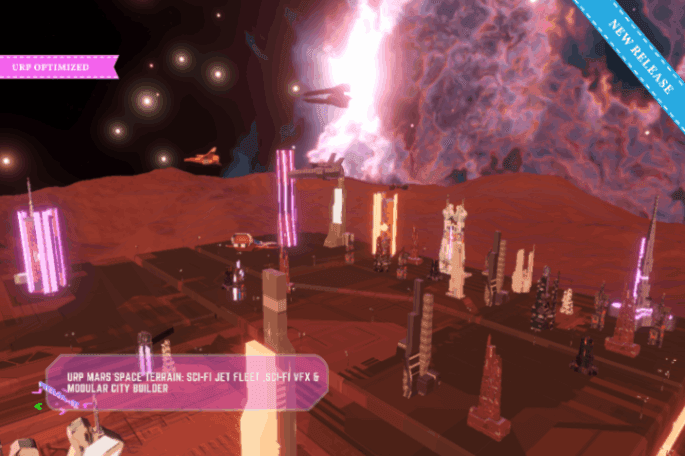Viewport: 685px width, 456px height.
Task: Click the pink URP Optimized banner
Action: coord(57,67)
